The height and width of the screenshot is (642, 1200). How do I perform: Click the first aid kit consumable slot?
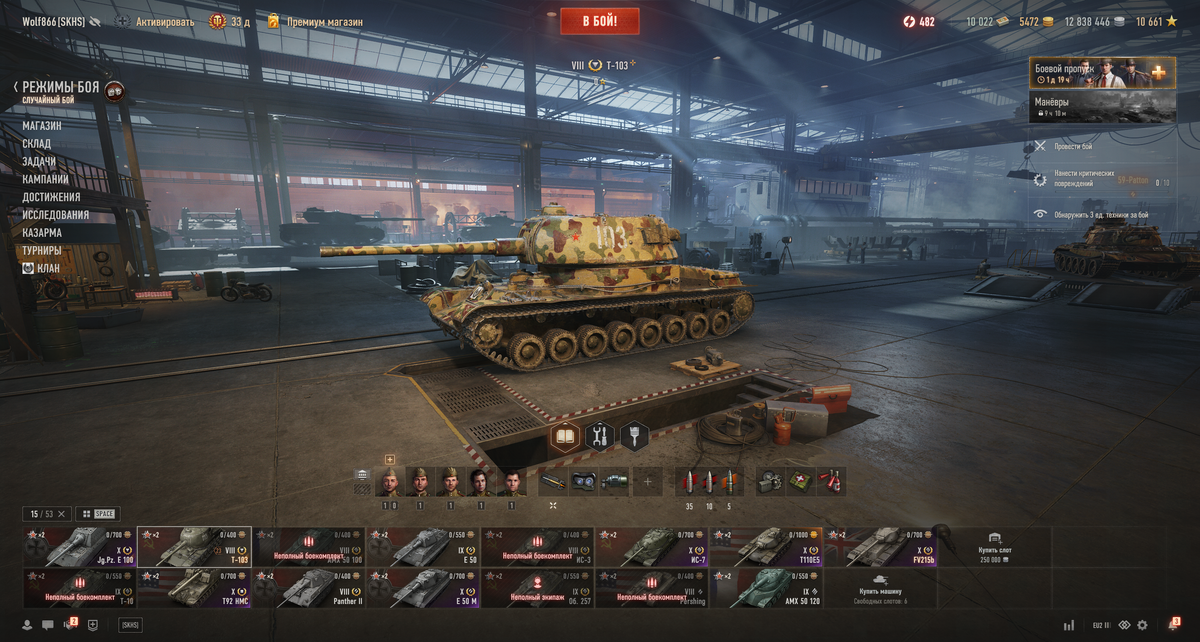pos(800,482)
